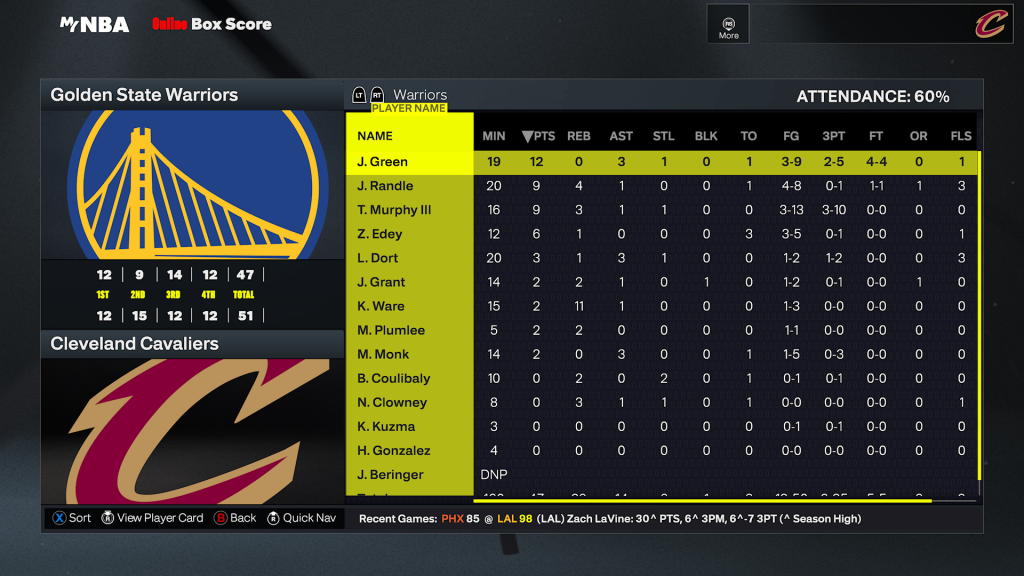Sort by the MIN column header
The image size is (1024, 576).
(494, 136)
